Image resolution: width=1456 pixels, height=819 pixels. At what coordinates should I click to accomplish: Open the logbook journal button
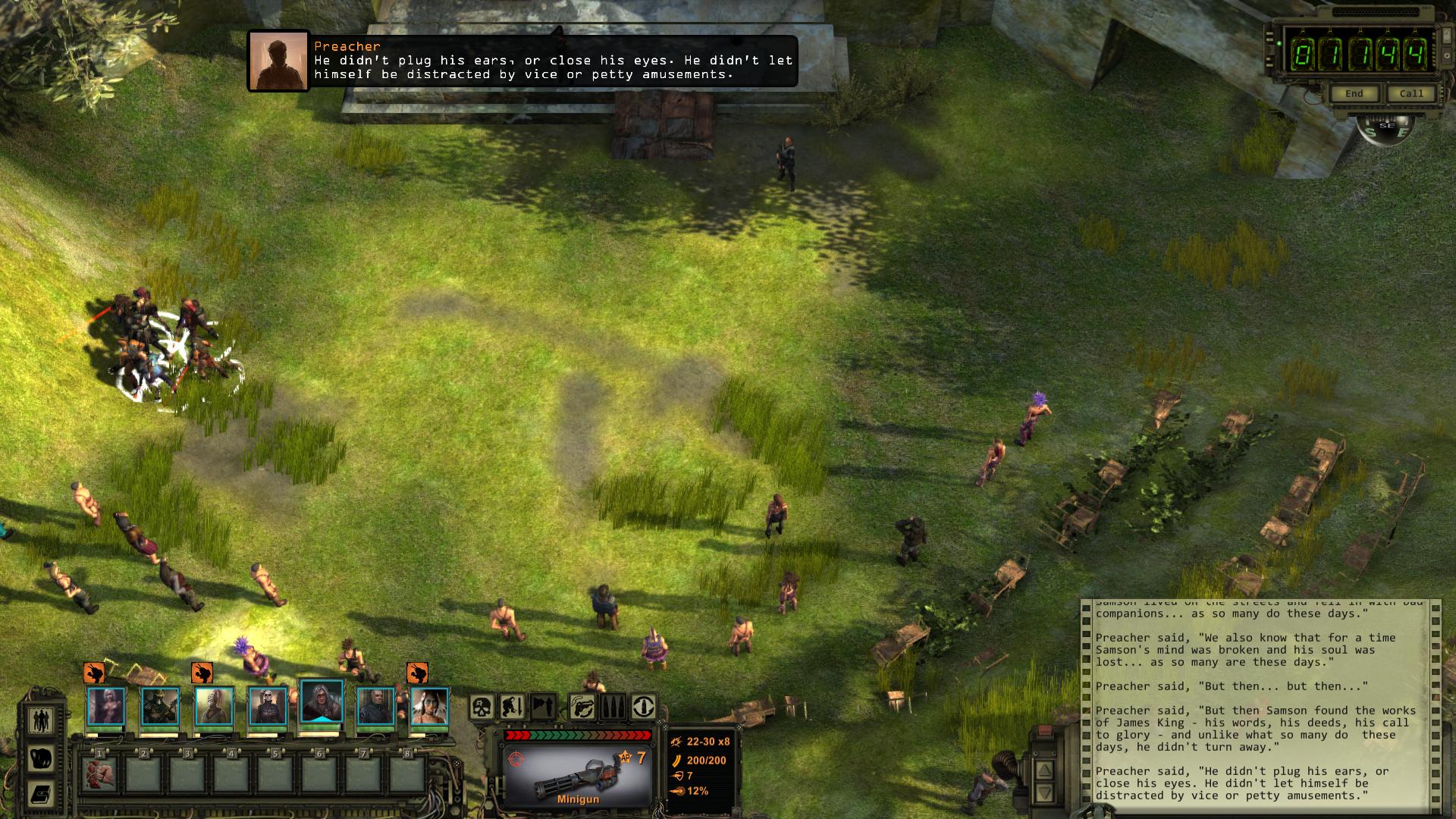click(x=41, y=794)
